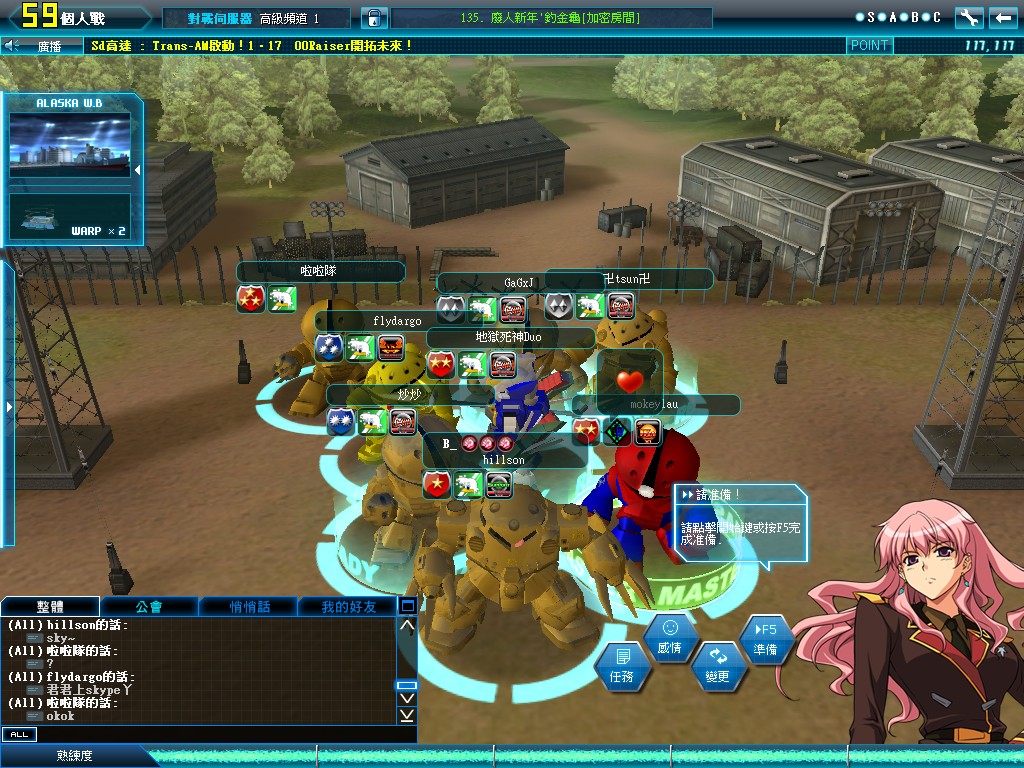
Task: Toggle the chat window size button
Action: 407,605
